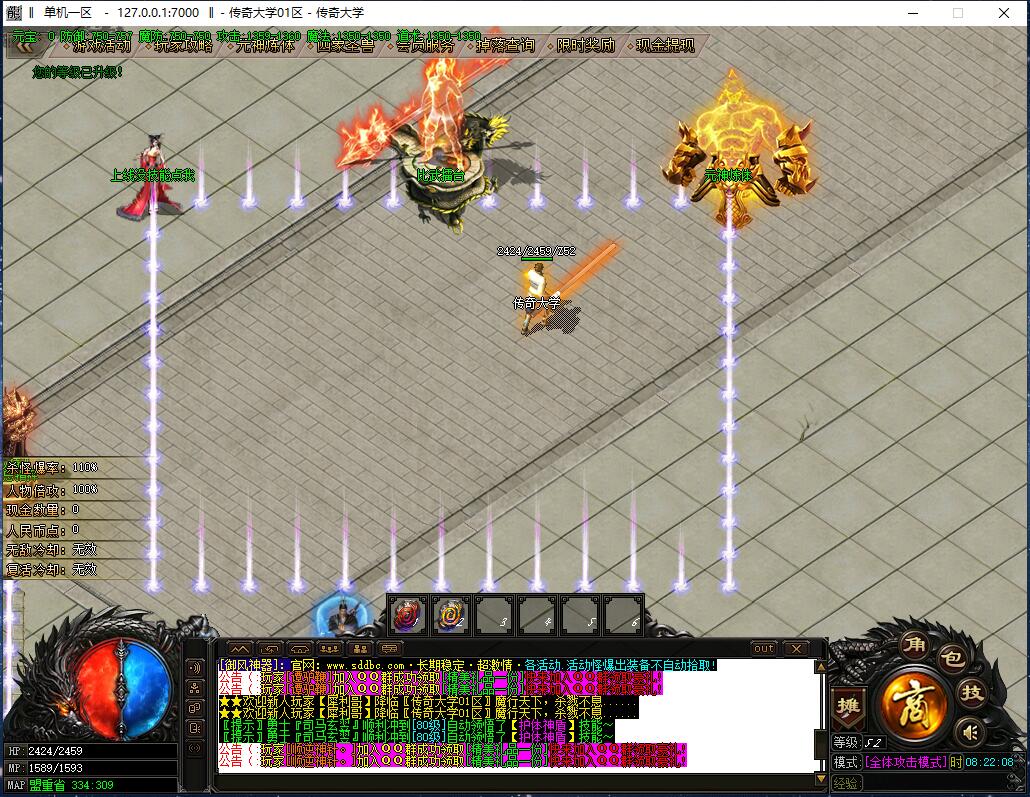Activate the skill in hotbar slot 1
The image size is (1030, 797).
click(408, 614)
